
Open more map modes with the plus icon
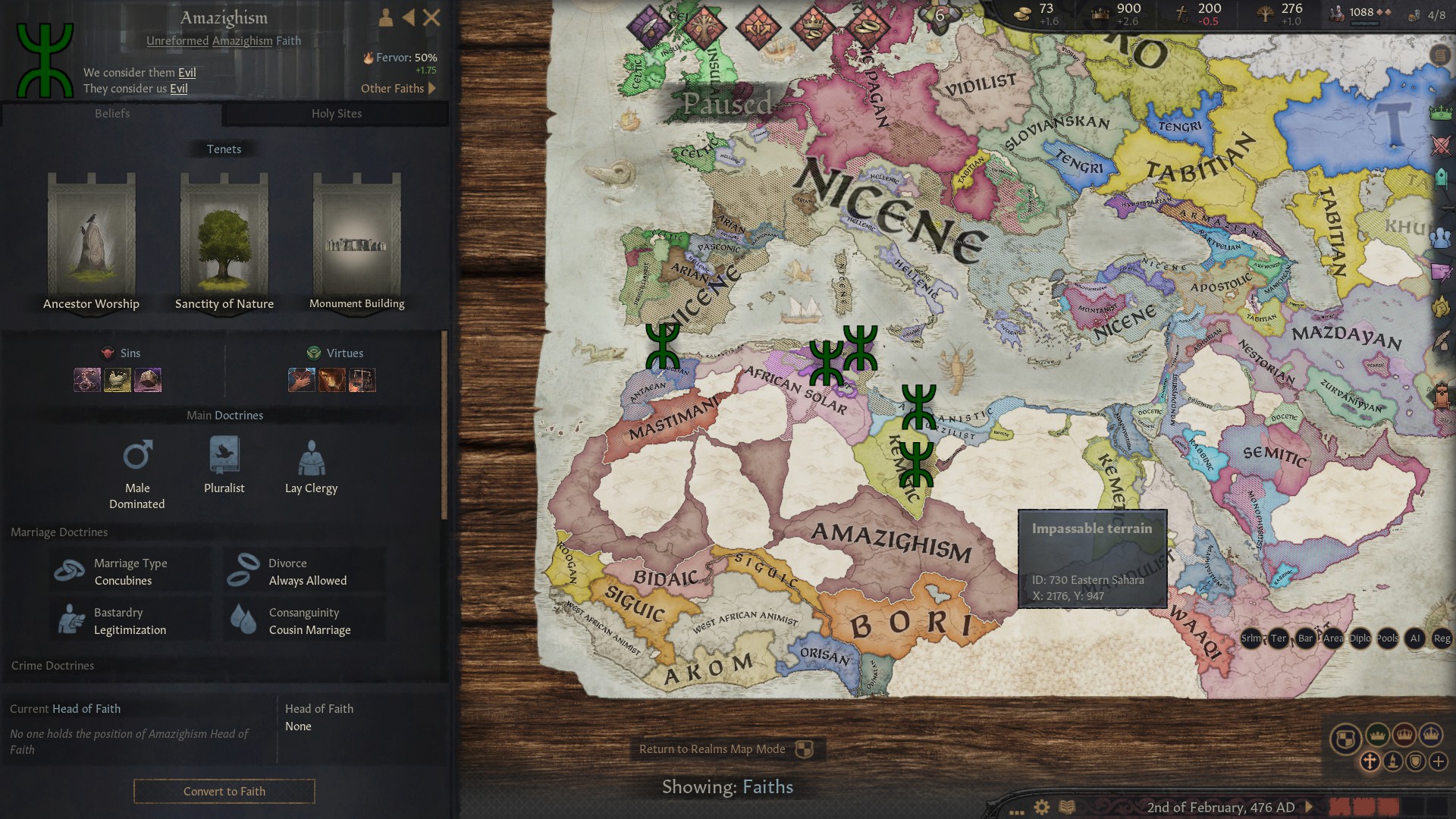pyautogui.click(x=1439, y=761)
